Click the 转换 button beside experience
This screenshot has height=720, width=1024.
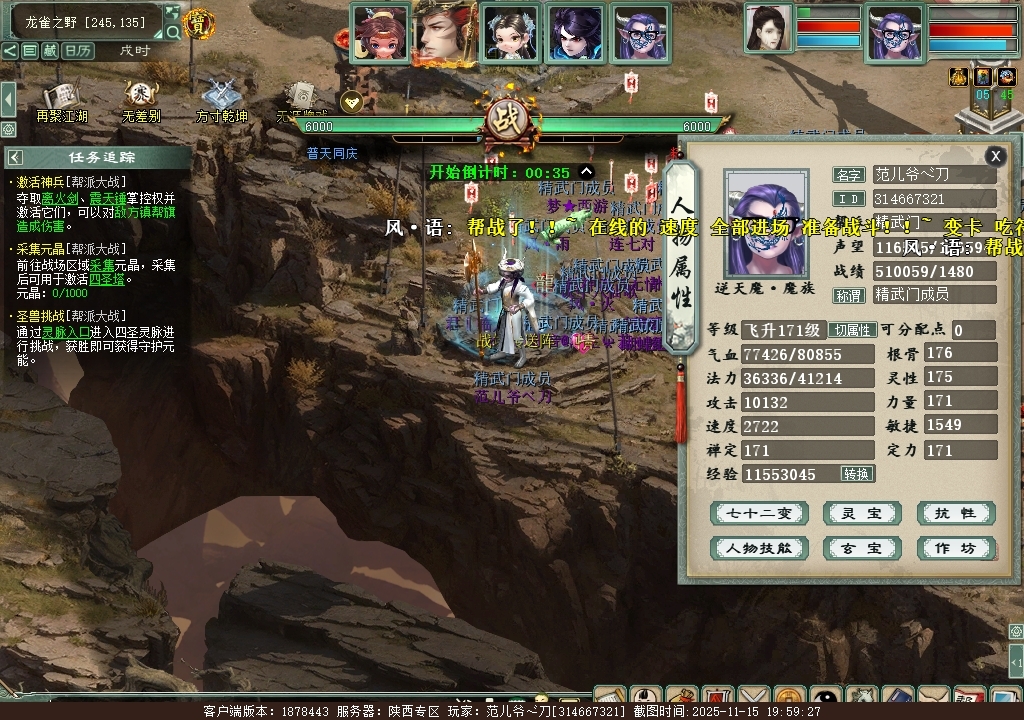pos(856,474)
